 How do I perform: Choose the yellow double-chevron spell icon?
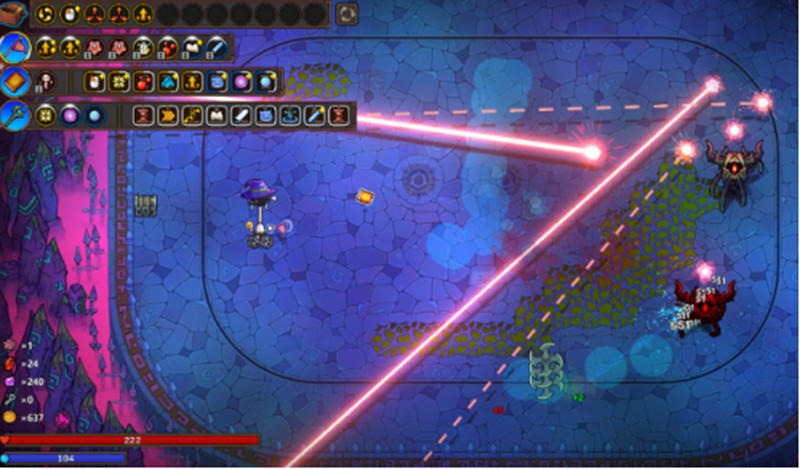(167, 115)
